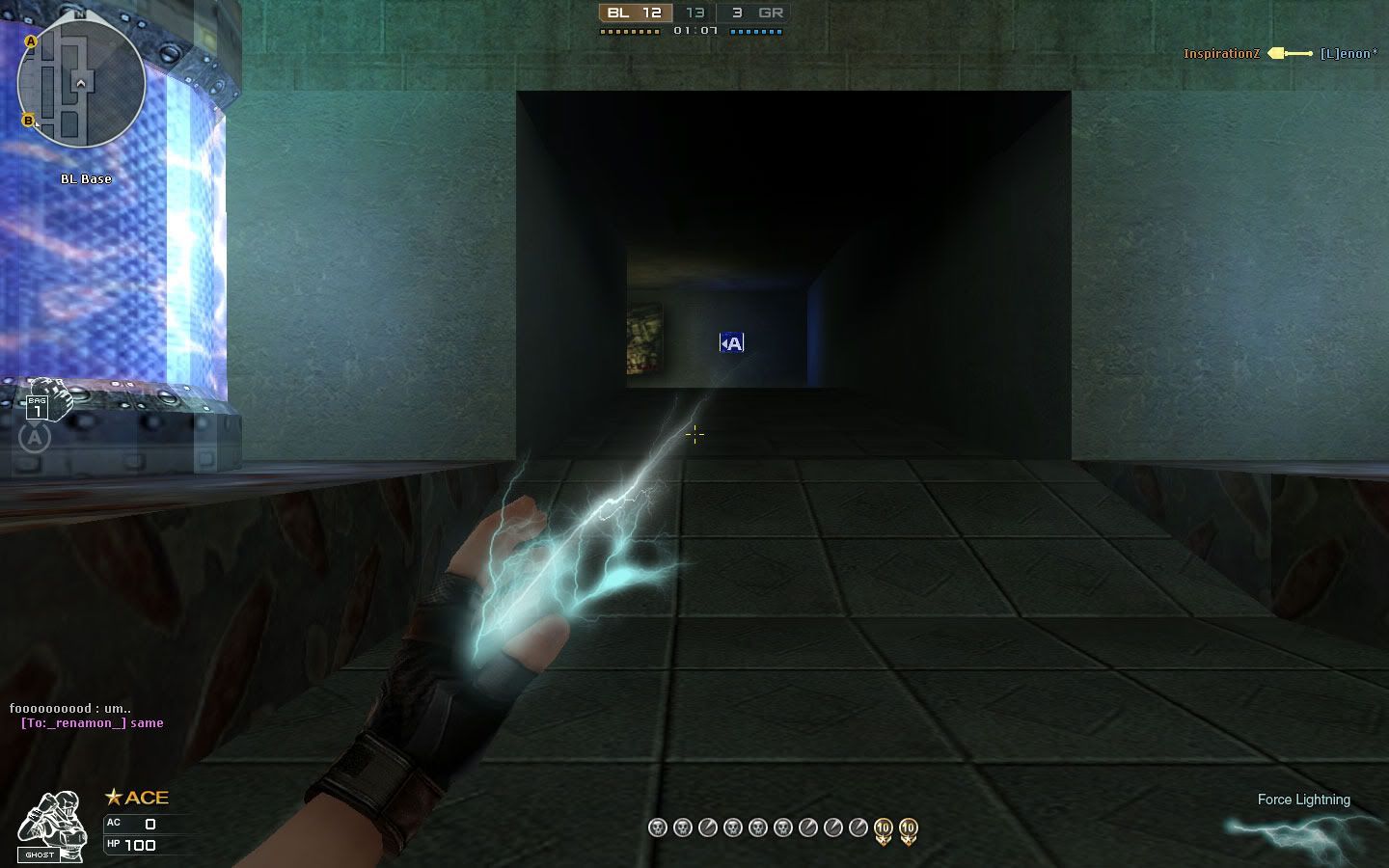The height and width of the screenshot is (868, 1389).
Task: Click InspirationZ in the kill feed
Action: pyautogui.click(x=1221, y=53)
